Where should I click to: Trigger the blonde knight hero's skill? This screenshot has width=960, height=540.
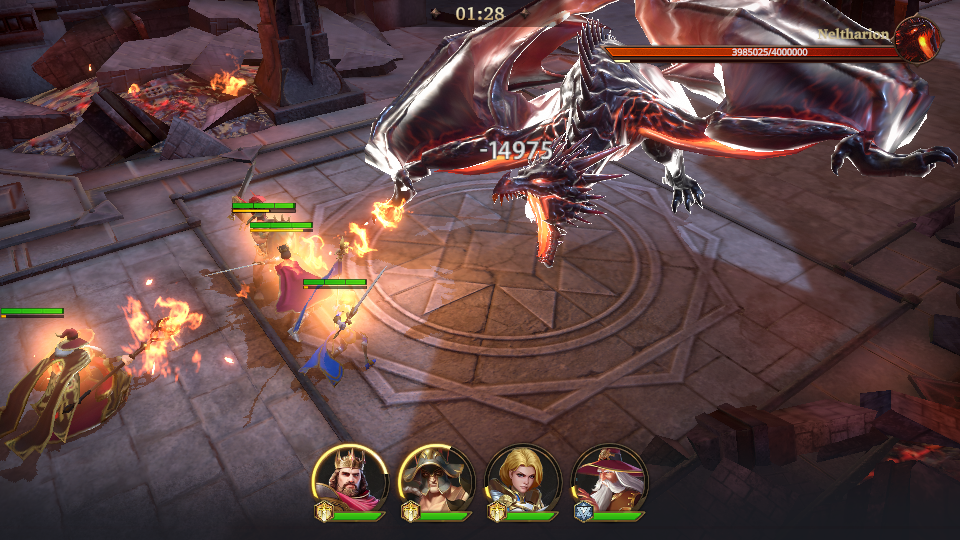click(x=523, y=478)
